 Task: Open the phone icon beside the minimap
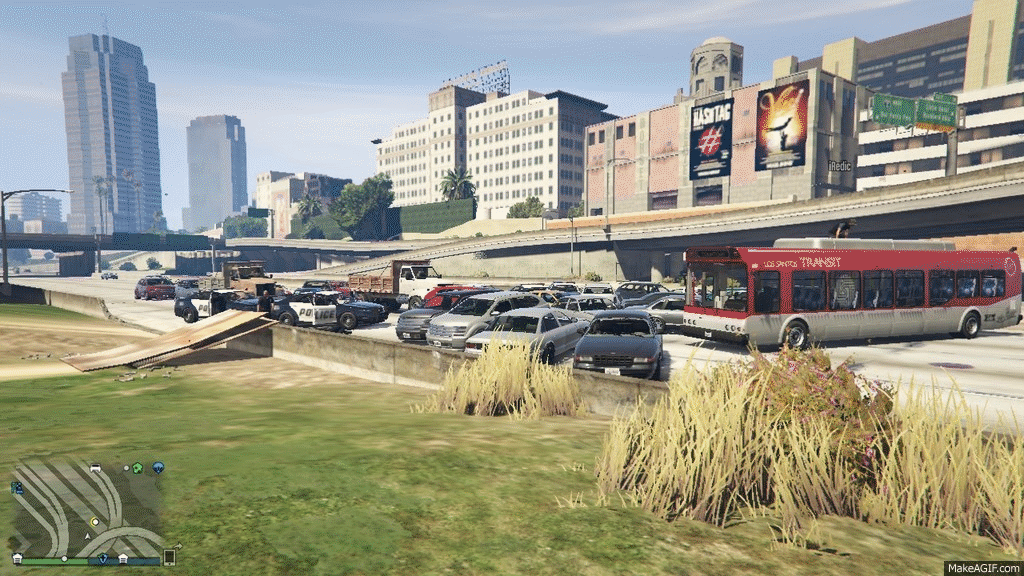coord(169,557)
